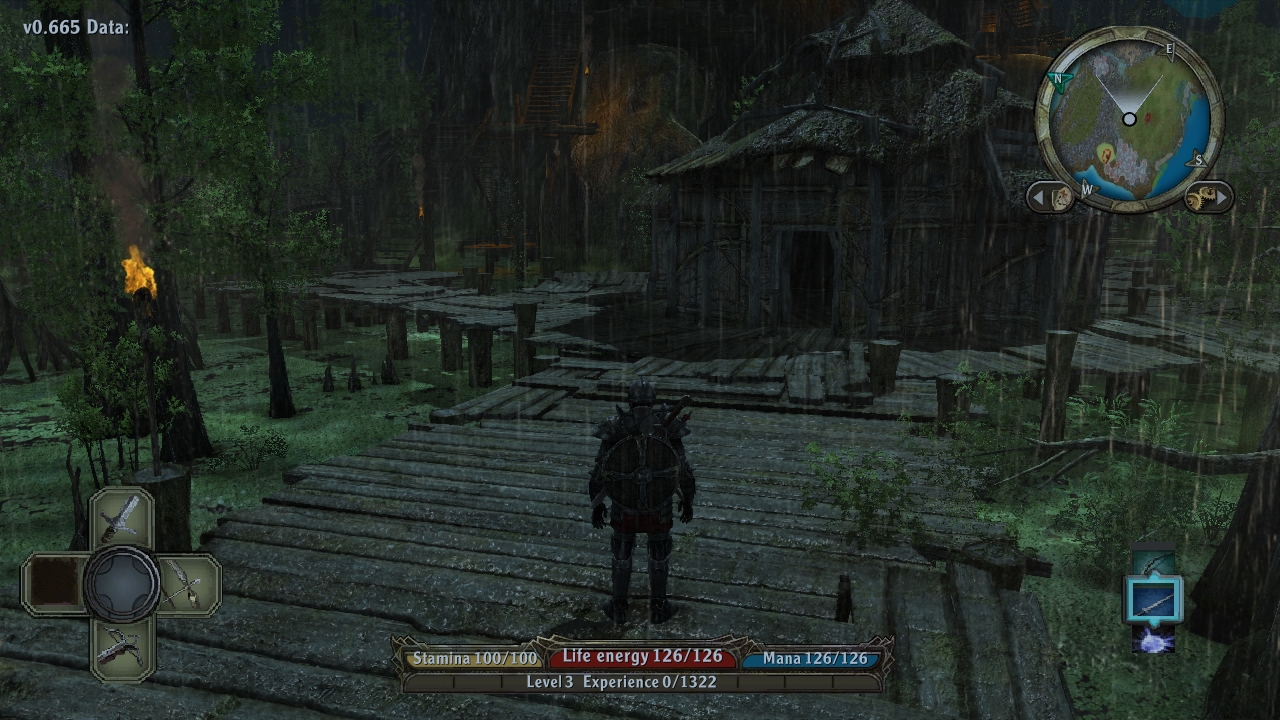Open the treasure map button beside minimap
The width and height of the screenshot is (1280, 720).
[x=1061, y=197]
